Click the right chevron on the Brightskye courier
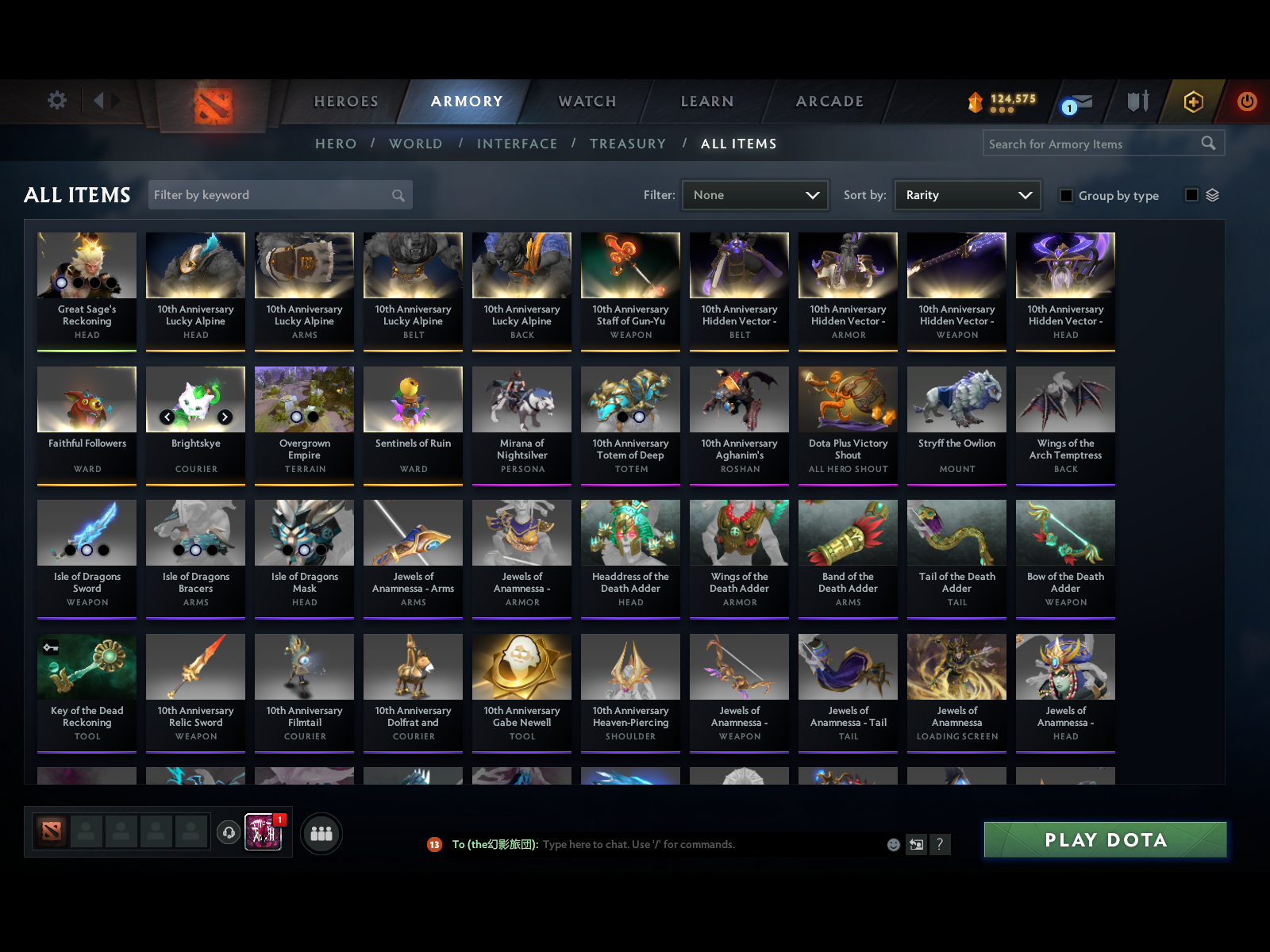The width and height of the screenshot is (1270, 952). pos(225,416)
